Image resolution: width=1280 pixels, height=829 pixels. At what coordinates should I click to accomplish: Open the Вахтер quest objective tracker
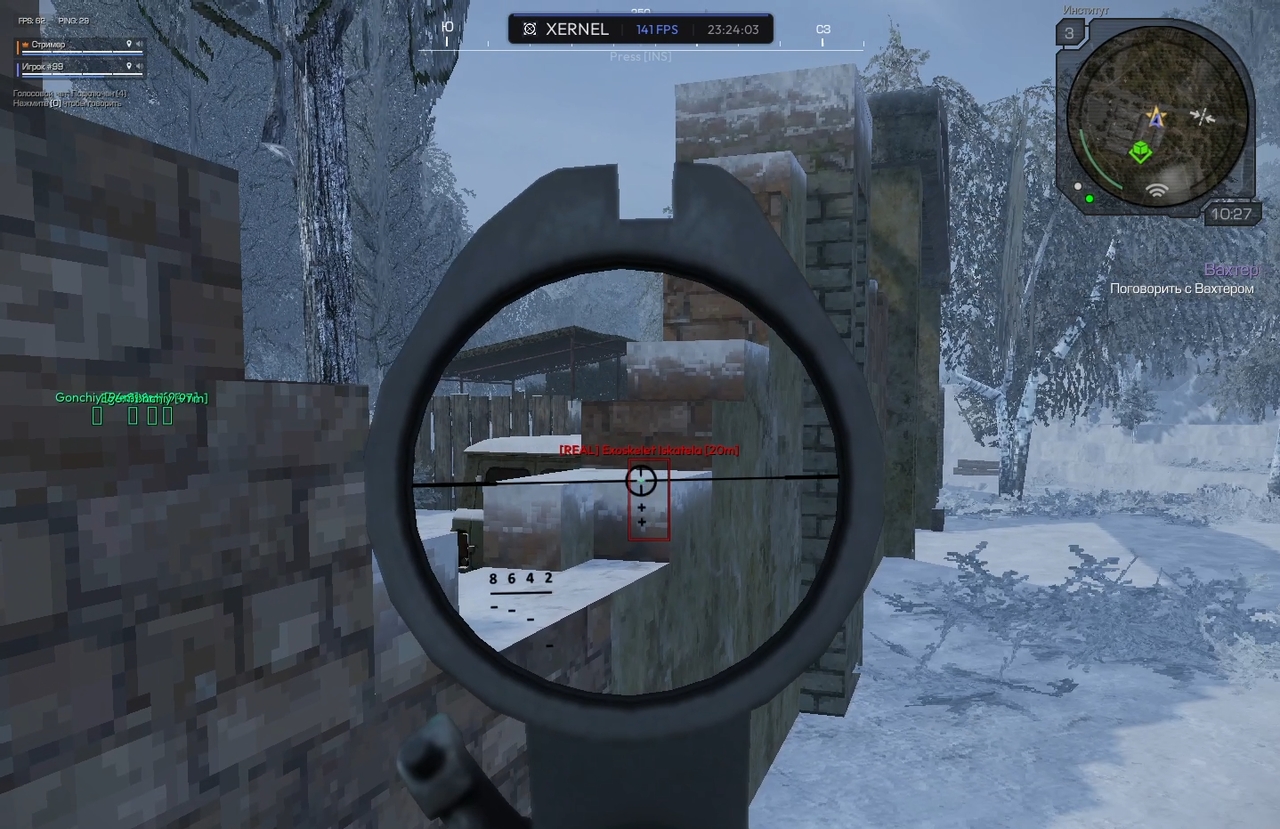tap(1181, 279)
